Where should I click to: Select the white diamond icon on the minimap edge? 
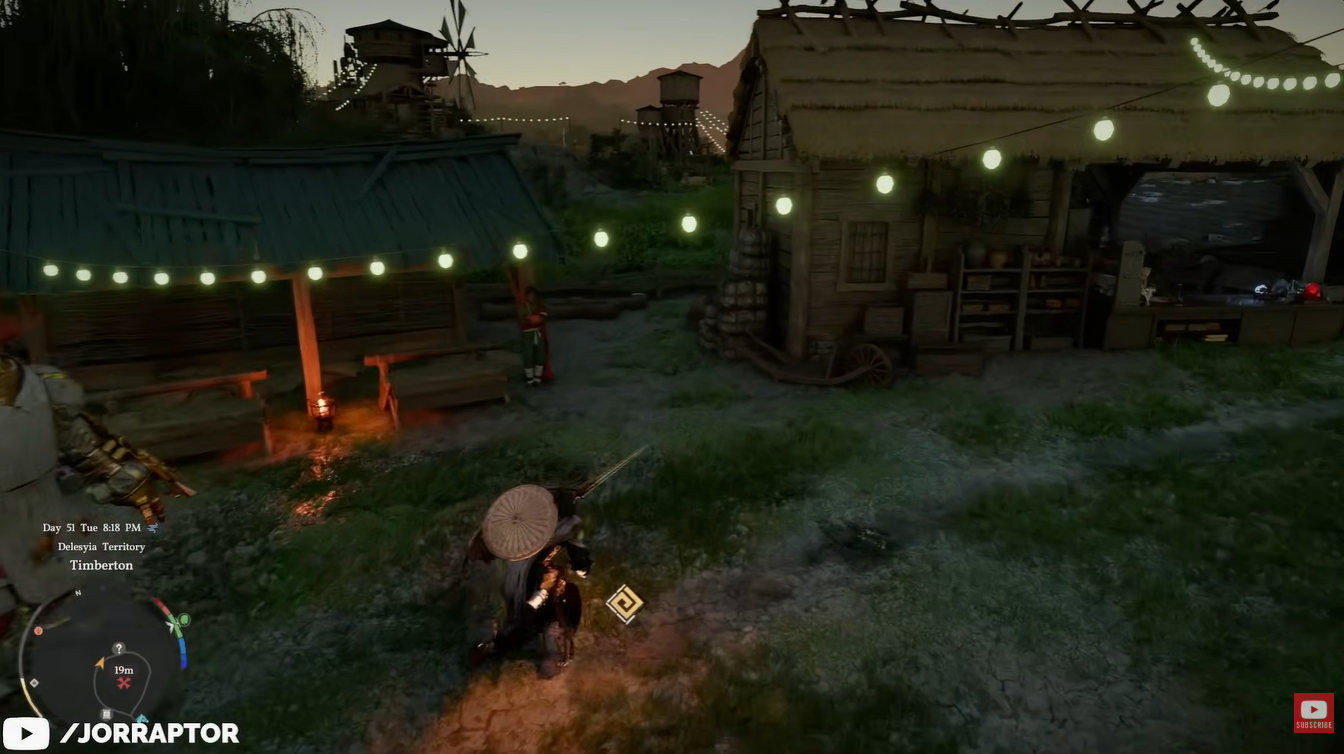tap(34, 683)
